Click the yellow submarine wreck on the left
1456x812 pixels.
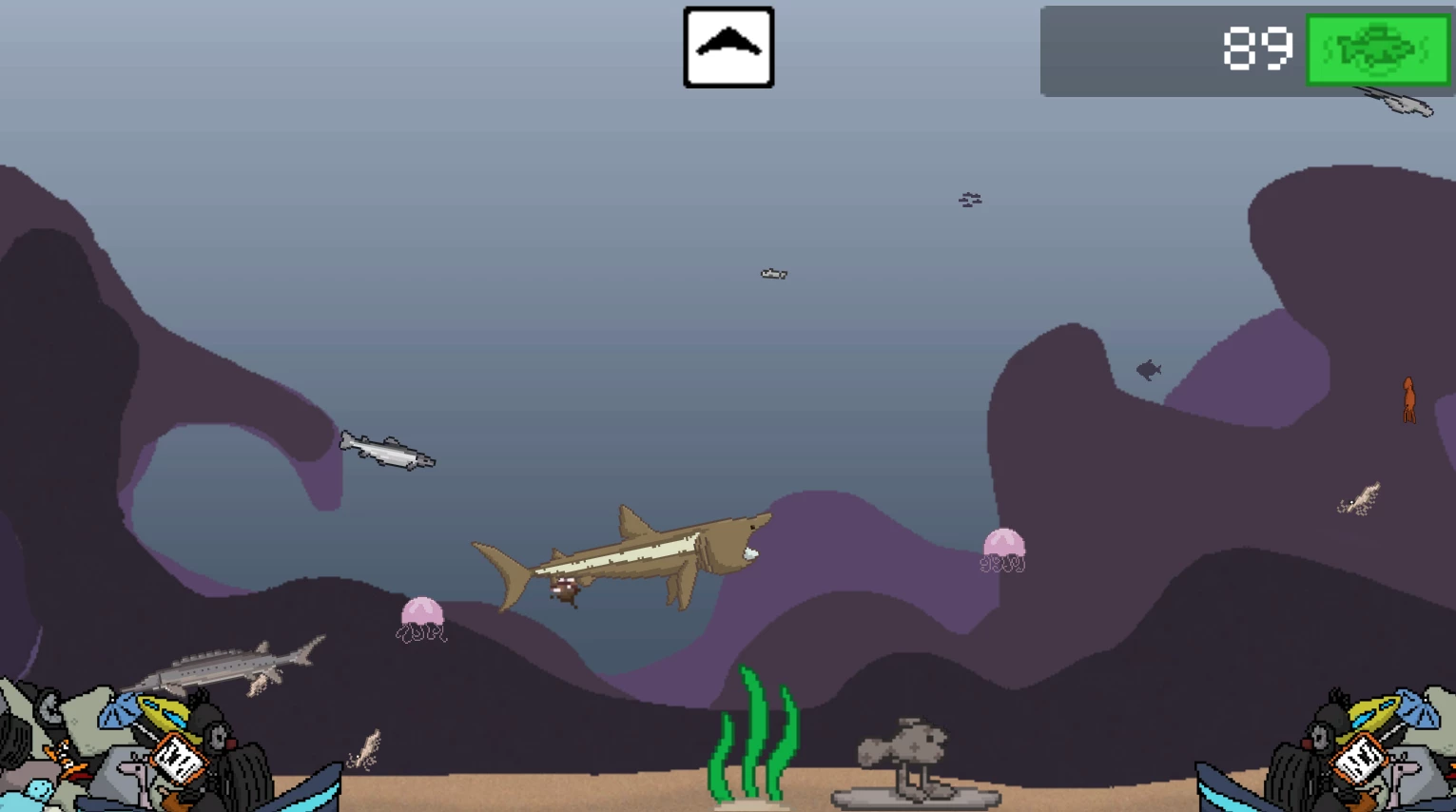click(x=164, y=711)
